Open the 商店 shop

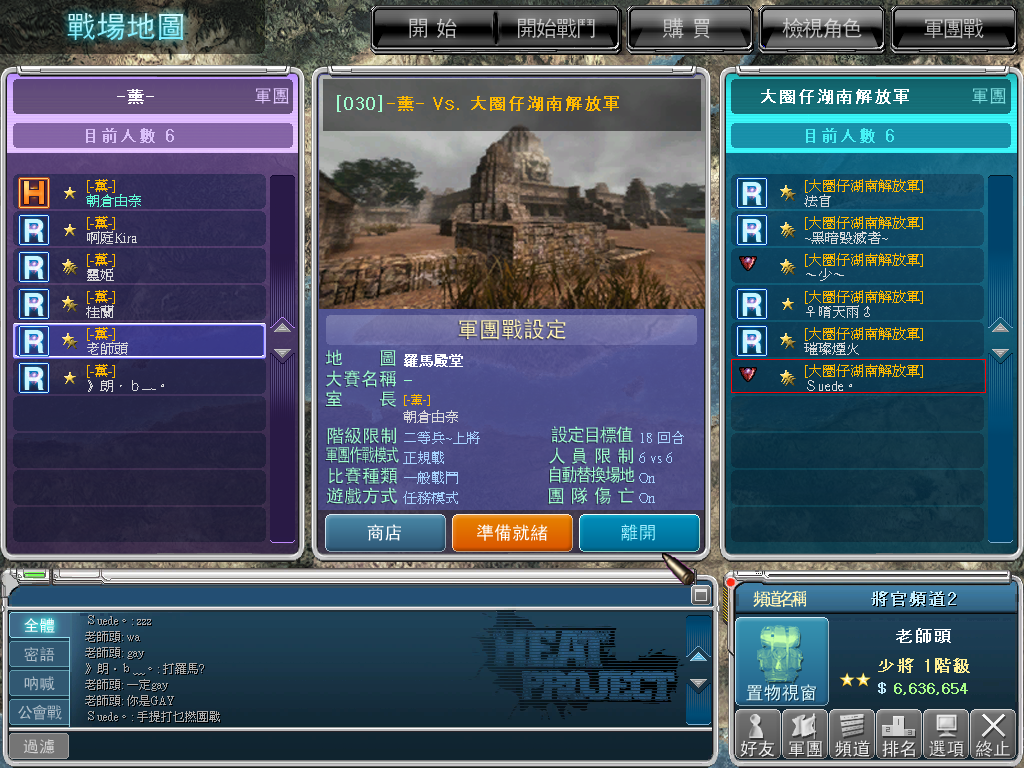385,533
